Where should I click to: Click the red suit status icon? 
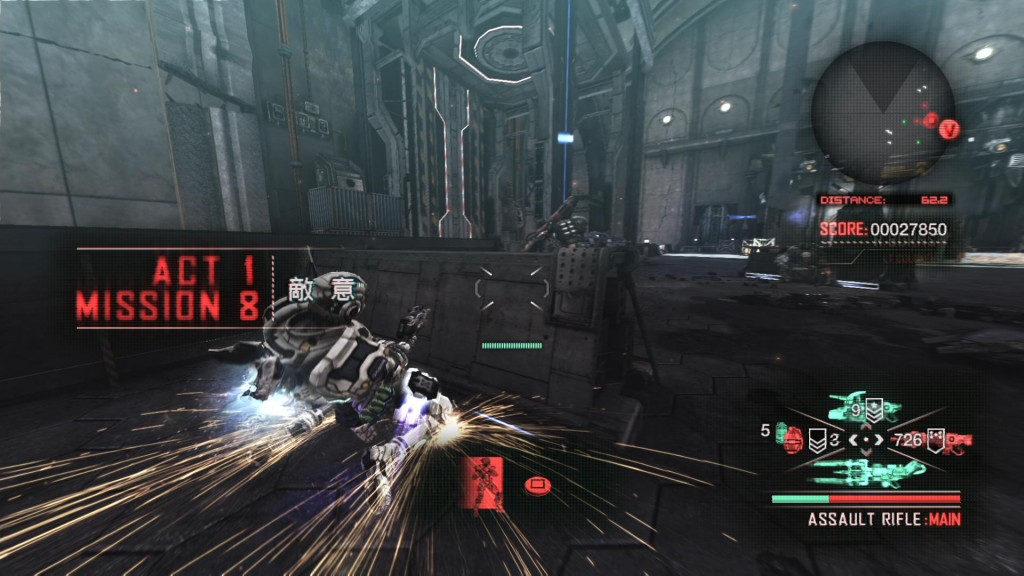coord(485,481)
